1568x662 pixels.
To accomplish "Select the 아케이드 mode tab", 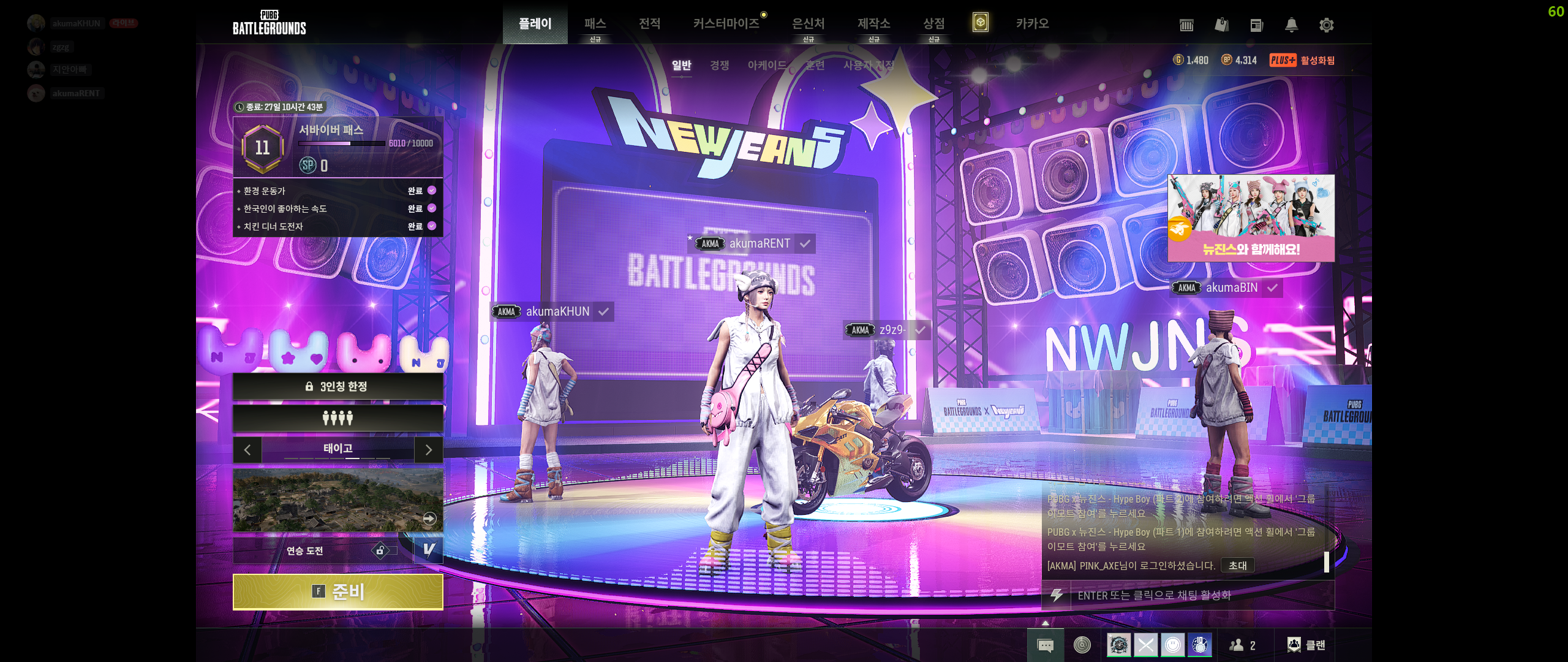I will point(767,65).
